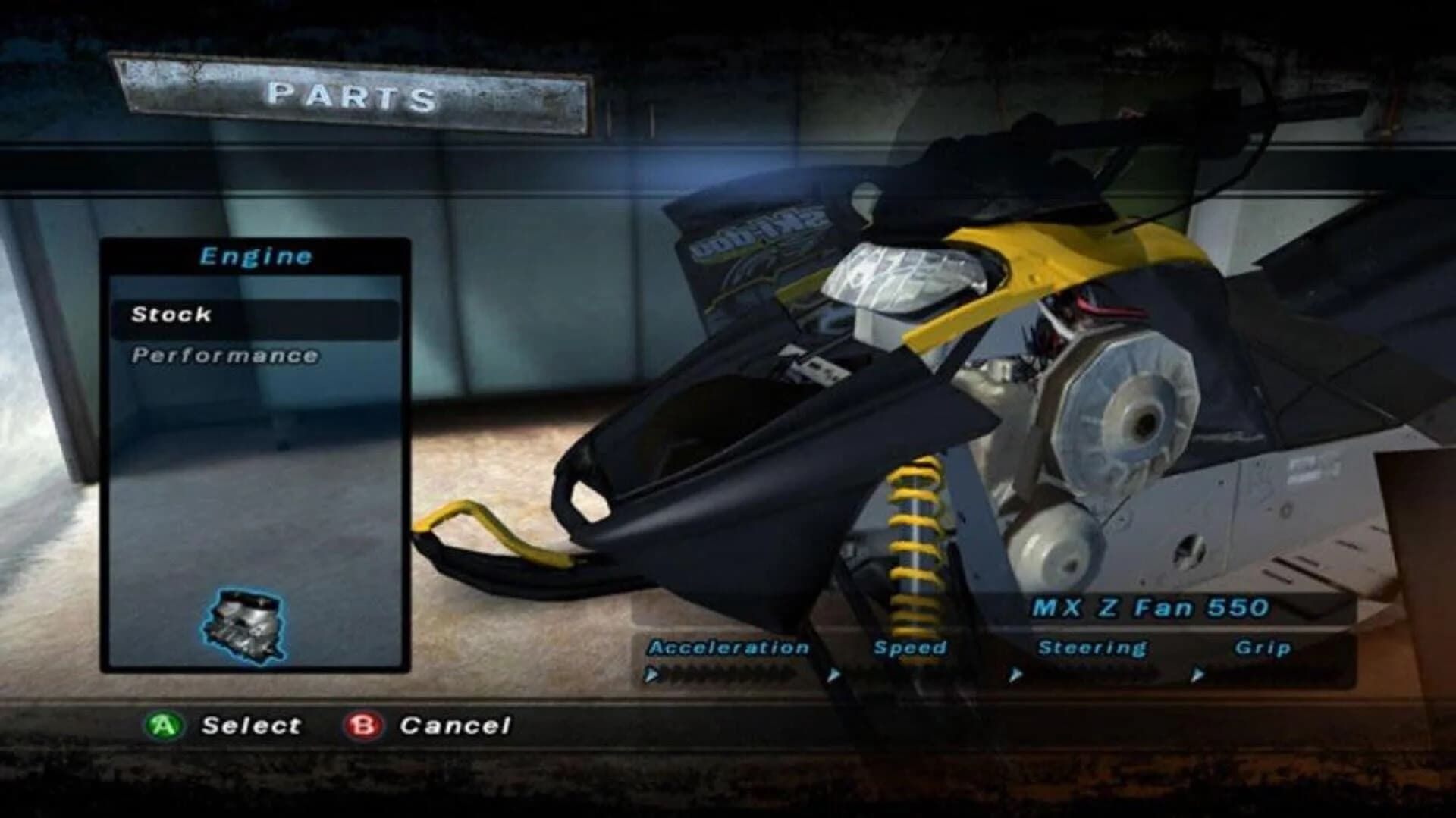Expand the Engine parts list
Screen dimensions: 1456x818
coord(256,256)
